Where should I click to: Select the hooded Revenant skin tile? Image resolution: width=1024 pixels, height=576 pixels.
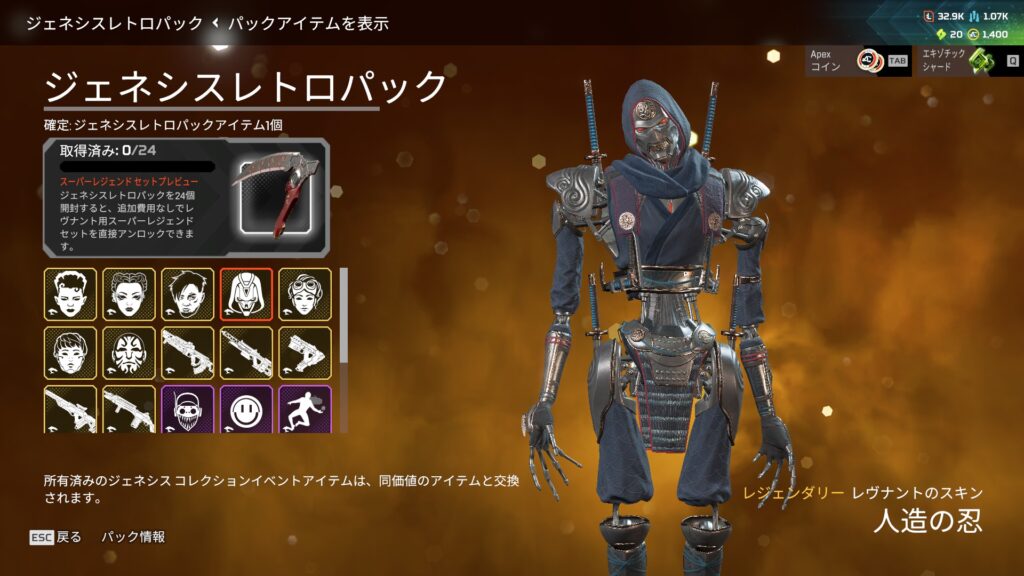(x=246, y=294)
